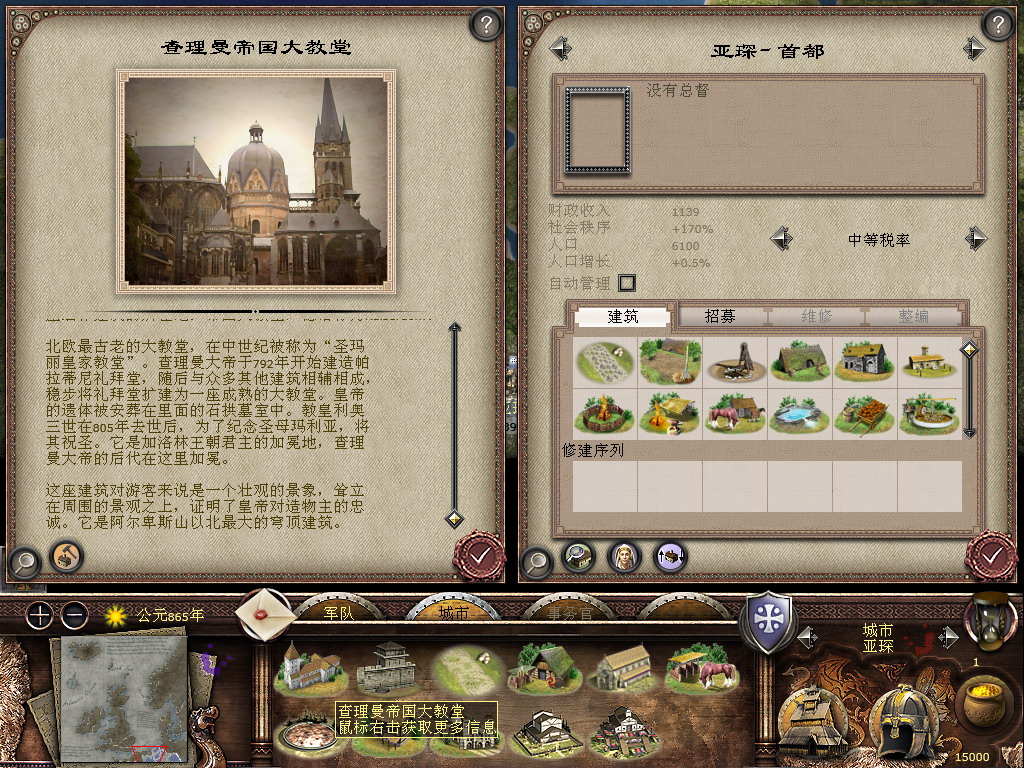Go to the next settlement in the panel header
Screen dimensions: 1024x768
tap(974, 48)
